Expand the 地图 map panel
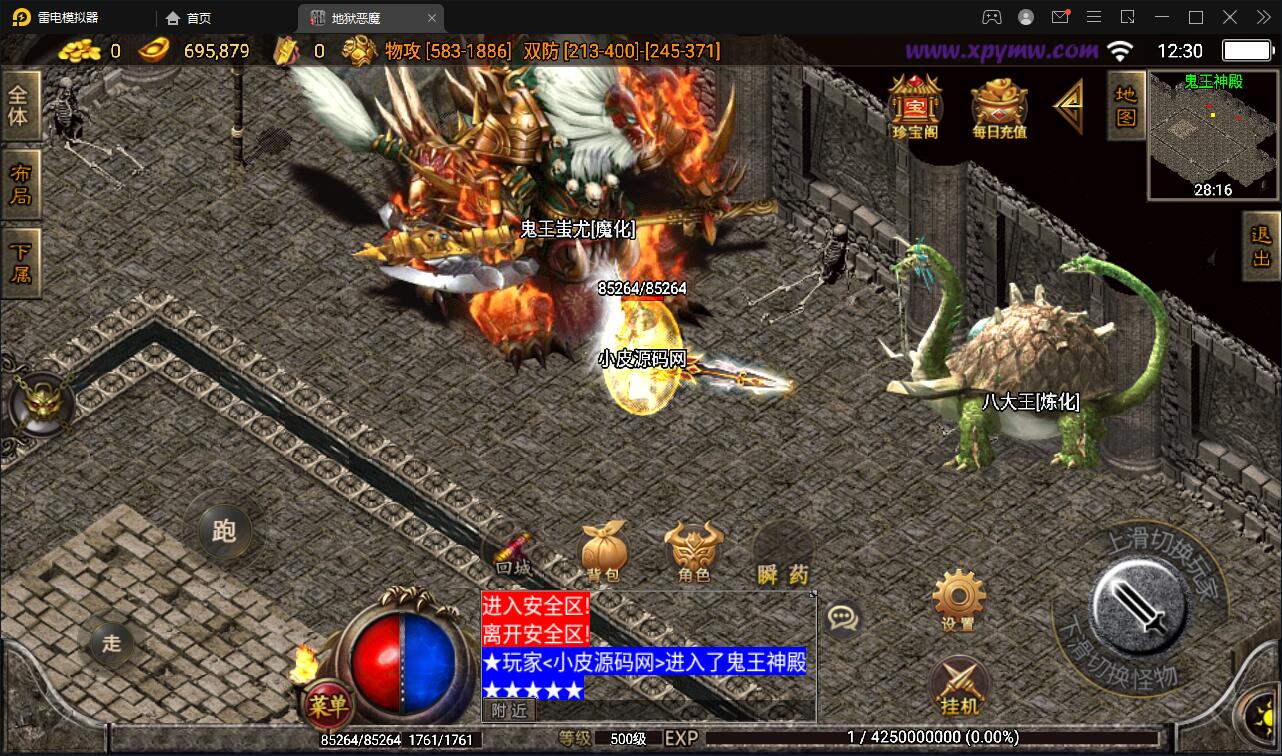Image resolution: width=1282 pixels, height=756 pixels. point(1126,108)
